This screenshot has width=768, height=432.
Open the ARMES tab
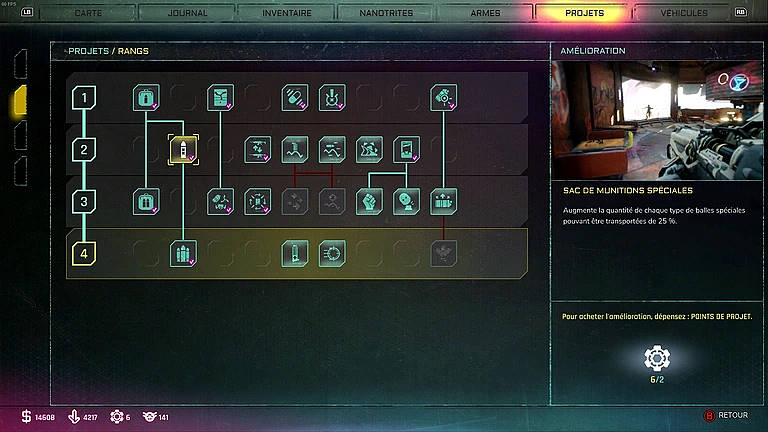coord(485,13)
